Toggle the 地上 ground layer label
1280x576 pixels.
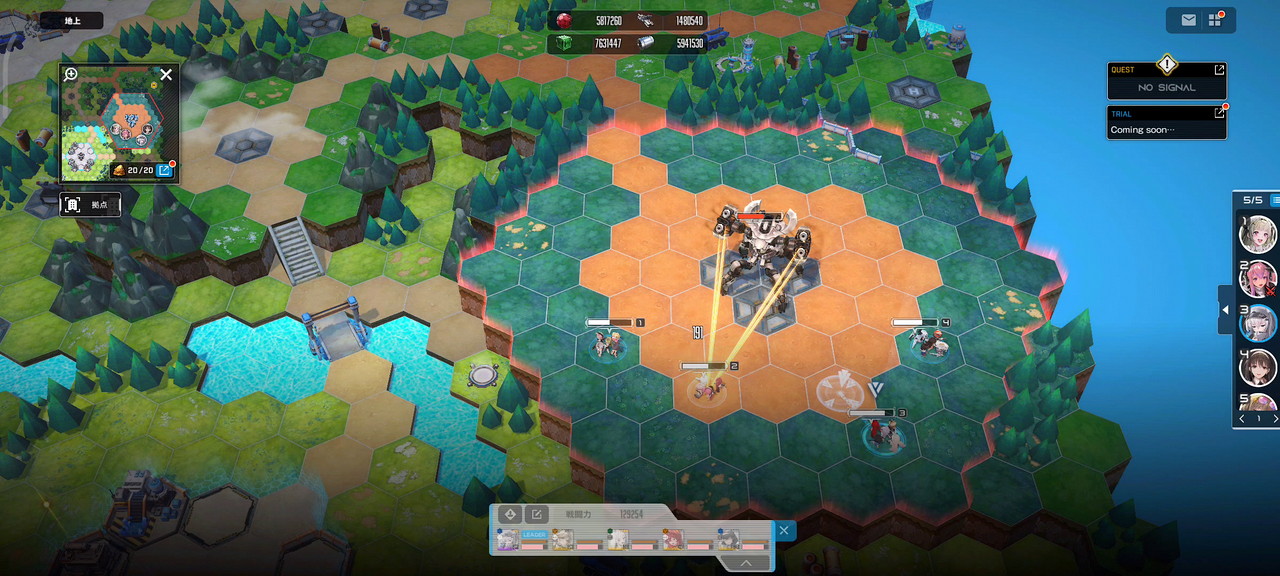[72, 20]
